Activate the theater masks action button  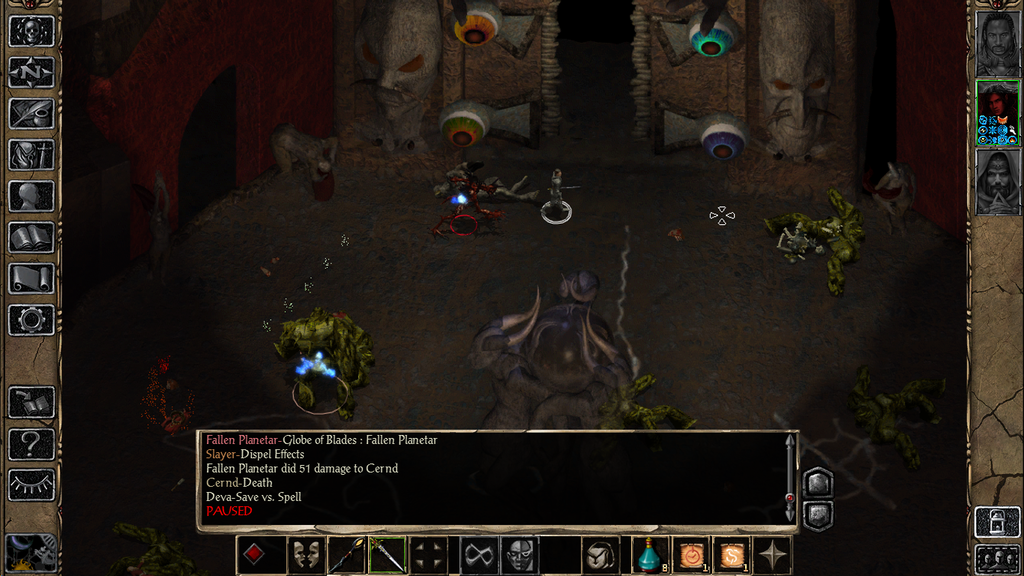(x=305, y=555)
